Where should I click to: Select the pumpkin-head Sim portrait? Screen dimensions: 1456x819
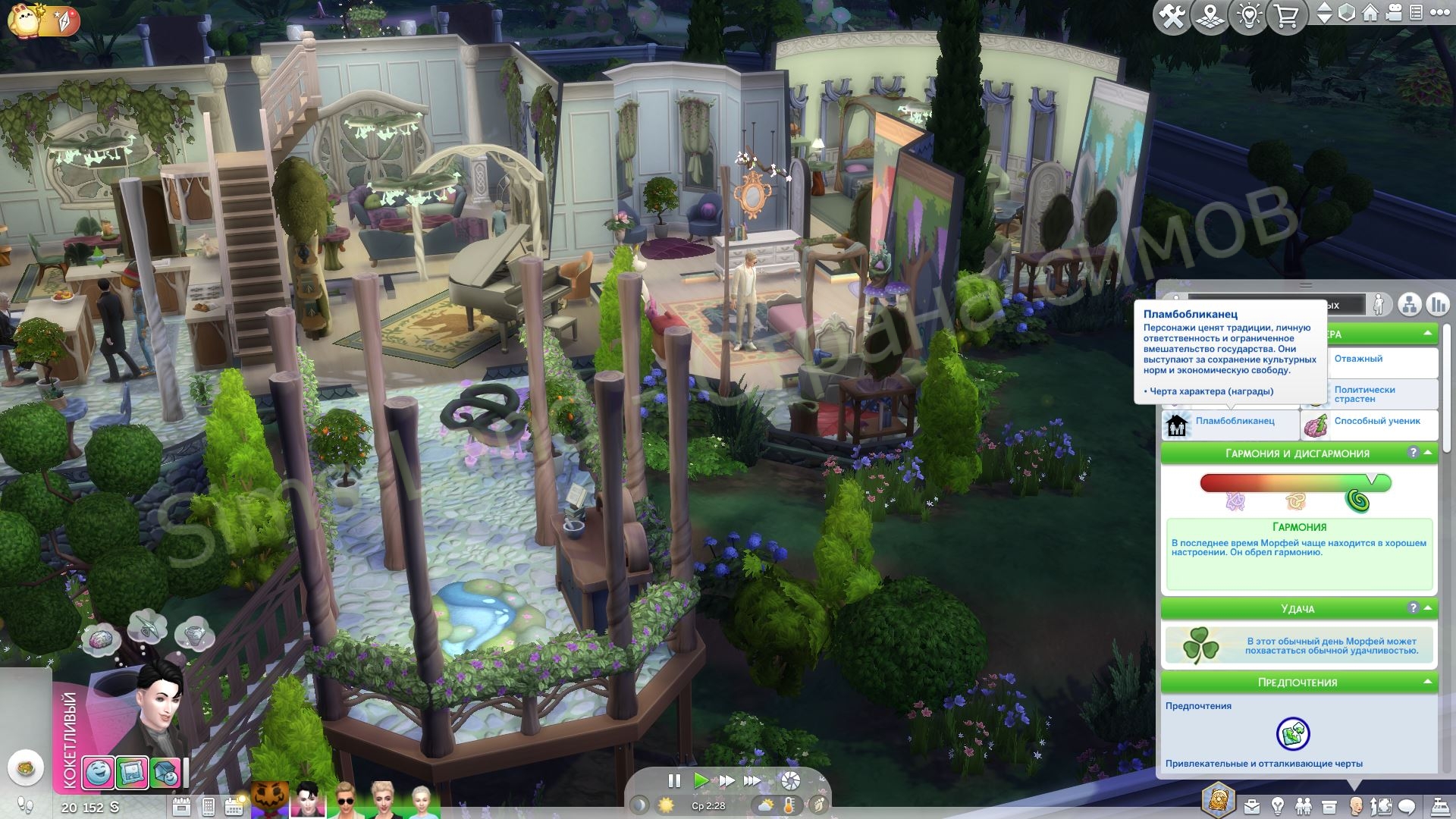click(x=270, y=800)
